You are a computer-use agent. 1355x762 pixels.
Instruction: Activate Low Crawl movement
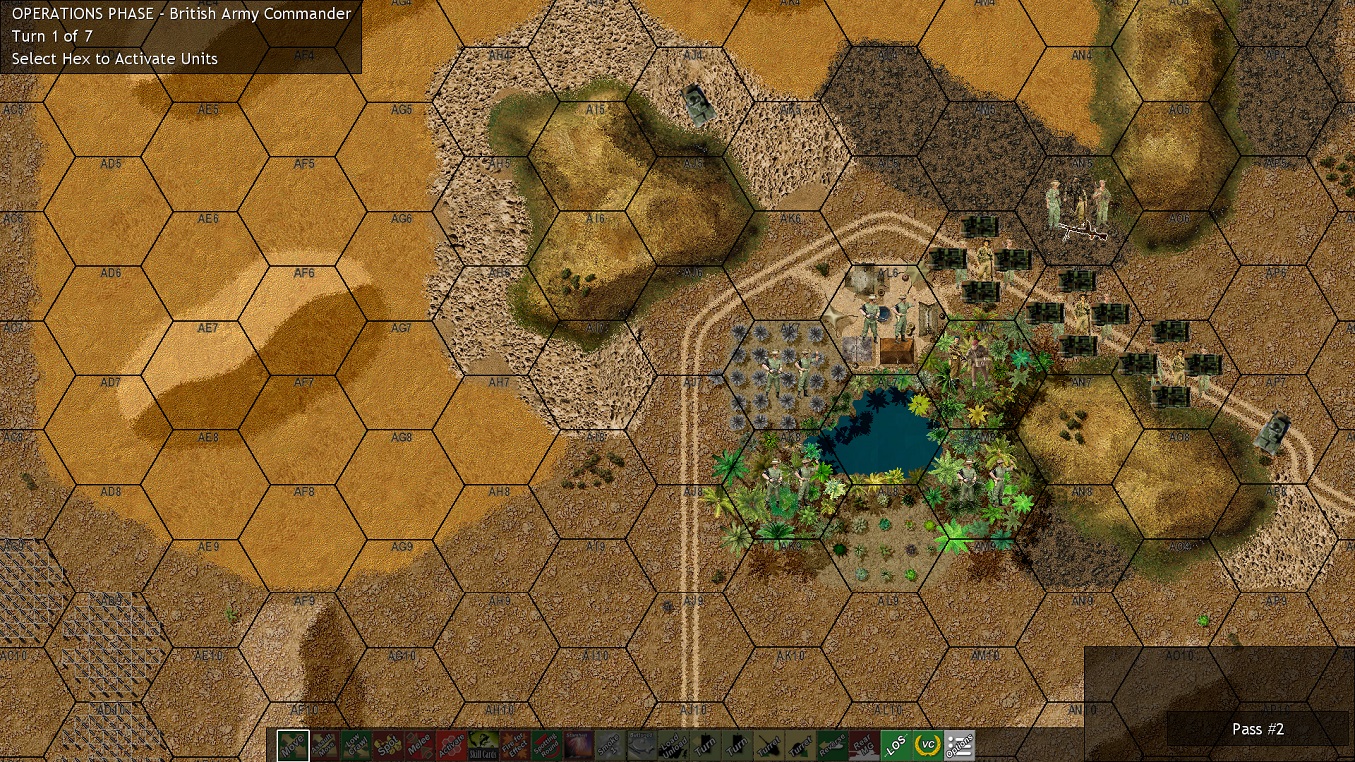(356, 746)
